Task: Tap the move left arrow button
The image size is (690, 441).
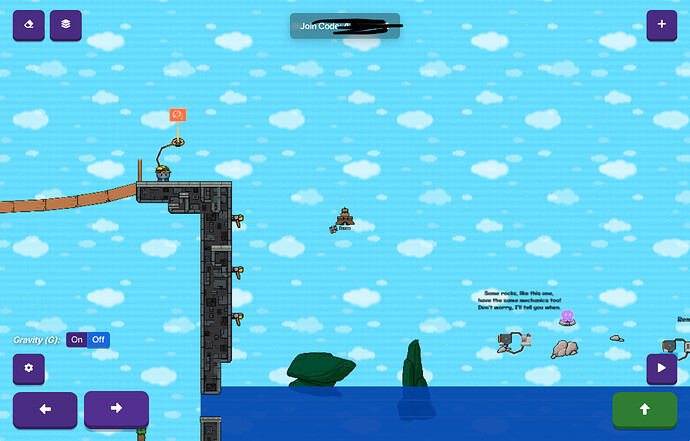Action: [45, 409]
